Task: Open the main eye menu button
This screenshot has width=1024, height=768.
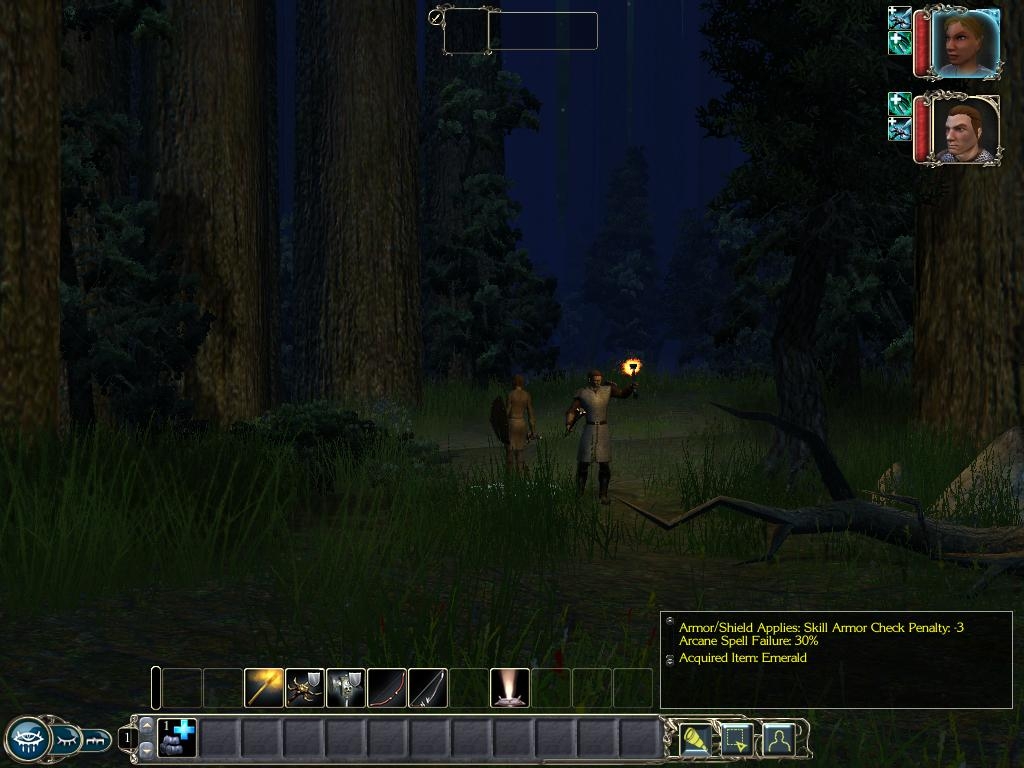Action: coord(26,740)
